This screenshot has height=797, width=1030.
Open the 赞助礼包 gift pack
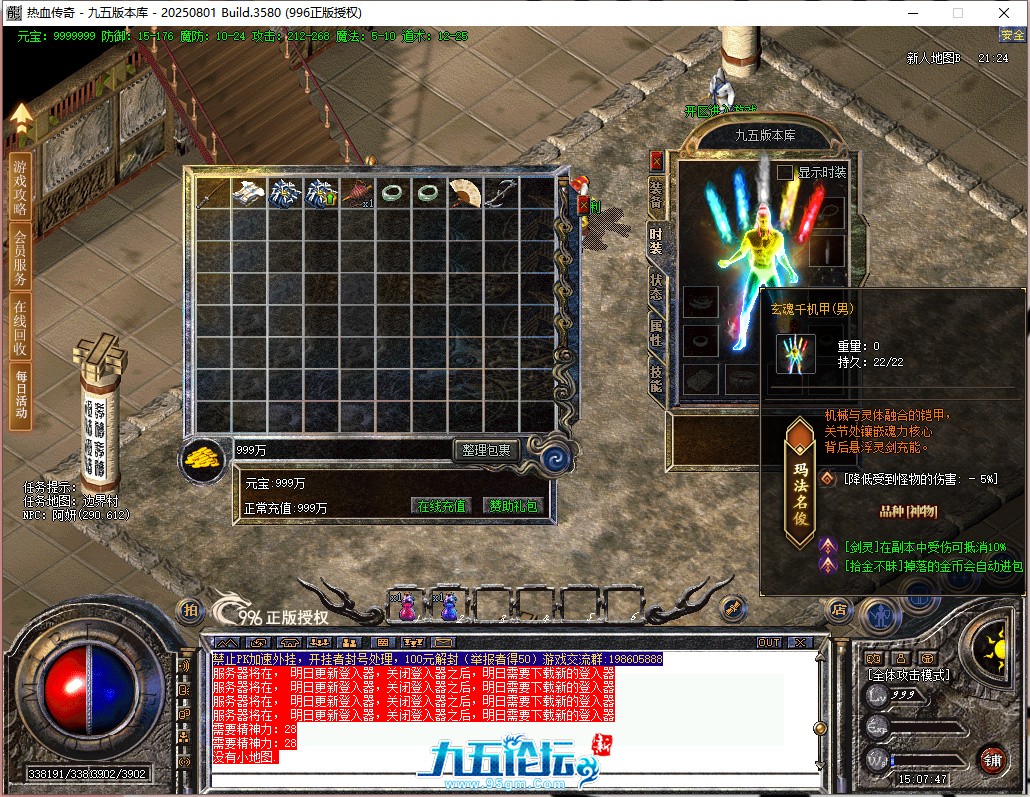511,506
